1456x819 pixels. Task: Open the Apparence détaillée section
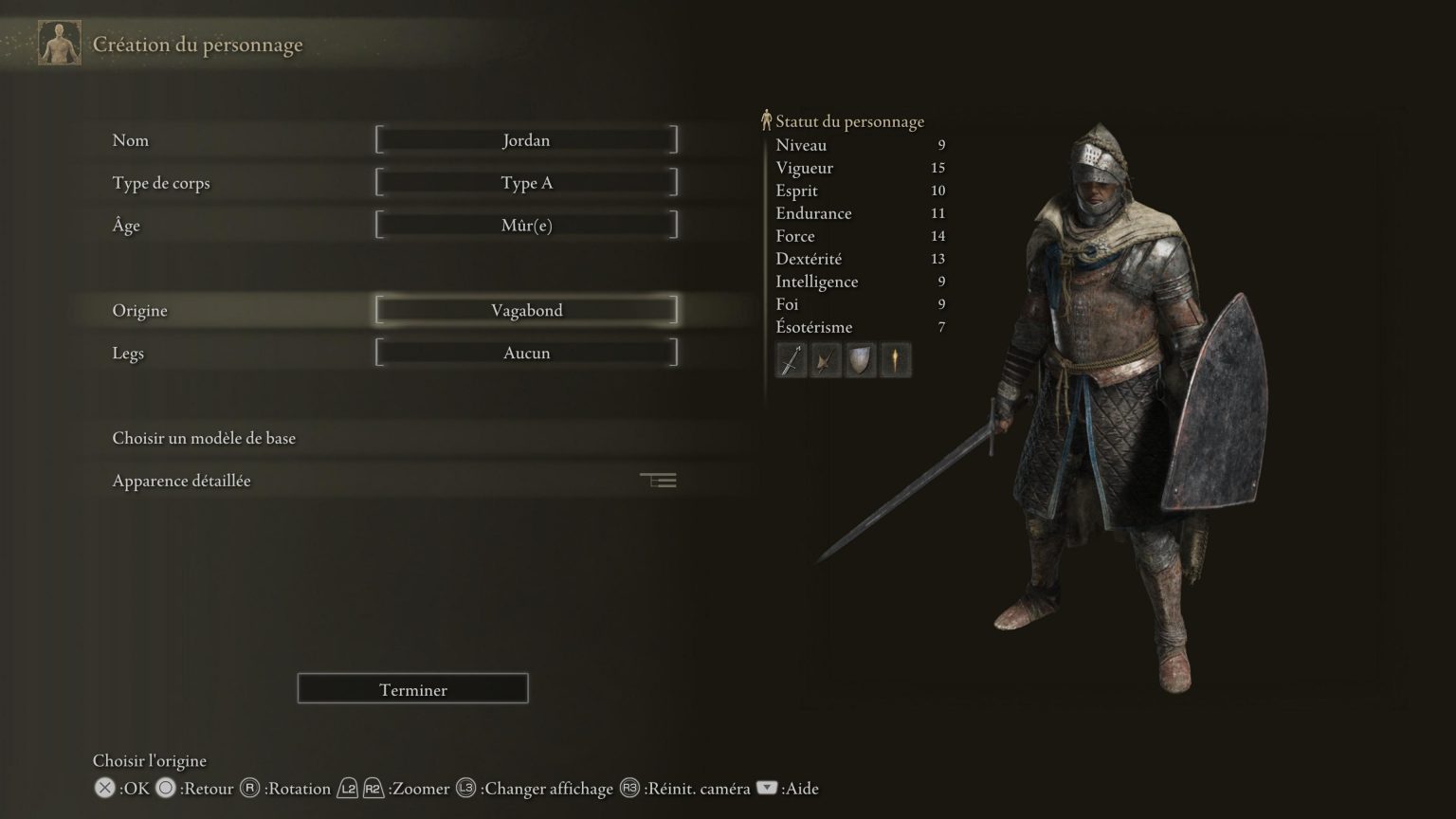point(180,481)
